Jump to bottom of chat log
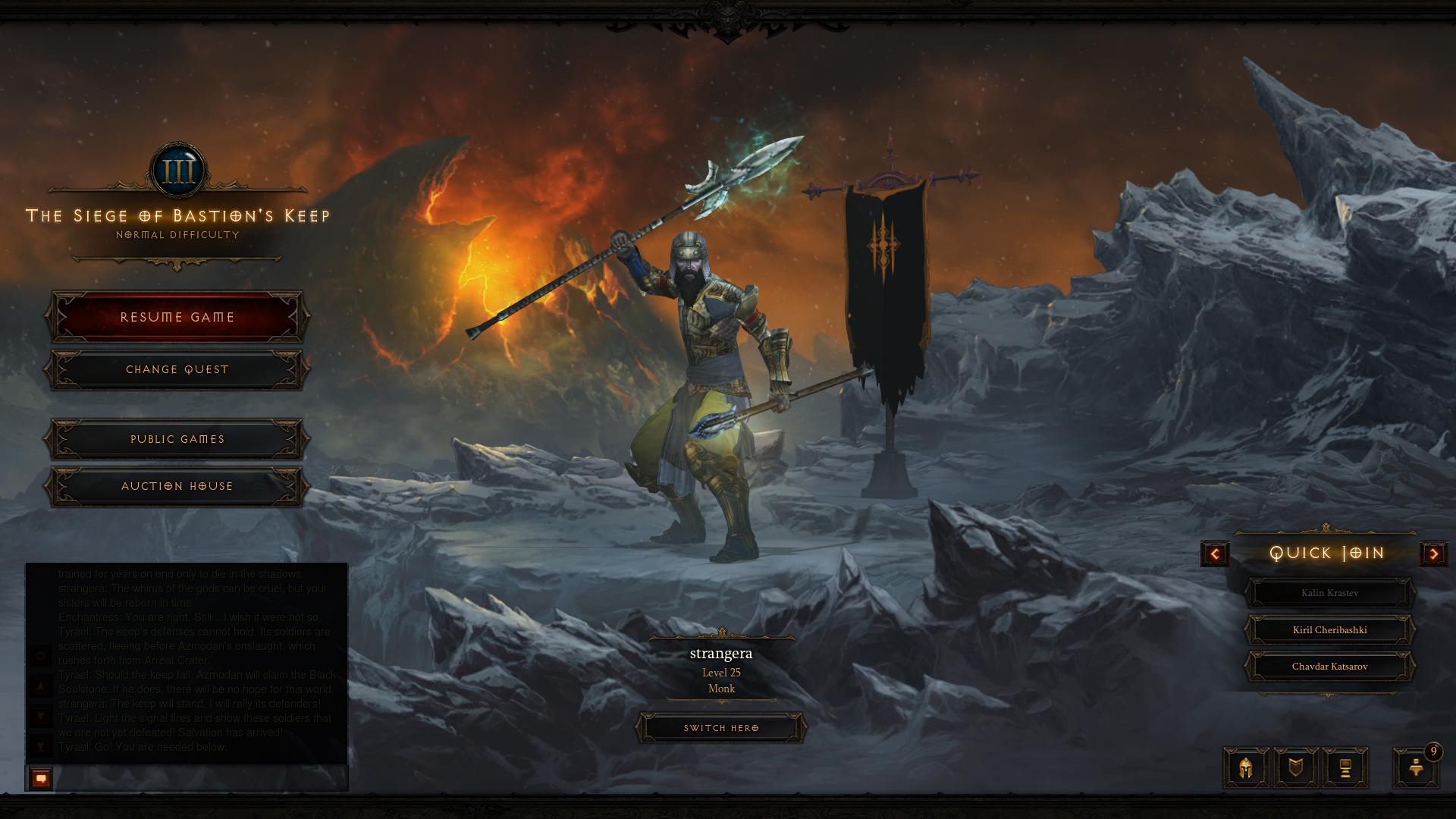Viewport: 1456px width, 819px height. (42, 747)
